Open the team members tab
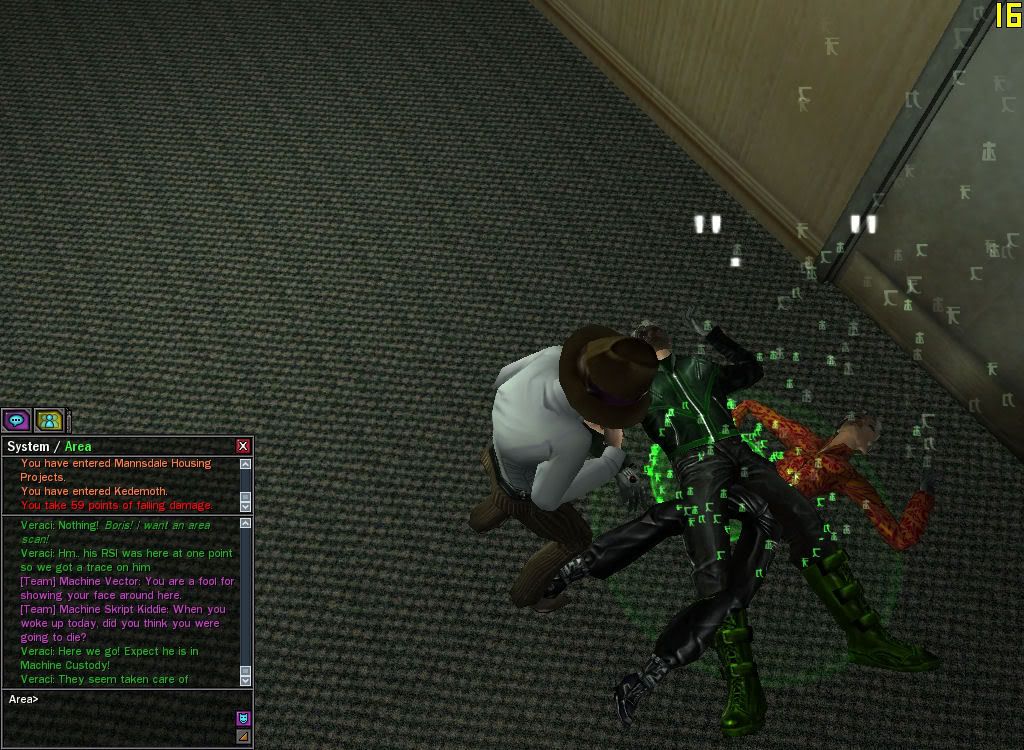 (x=49, y=420)
